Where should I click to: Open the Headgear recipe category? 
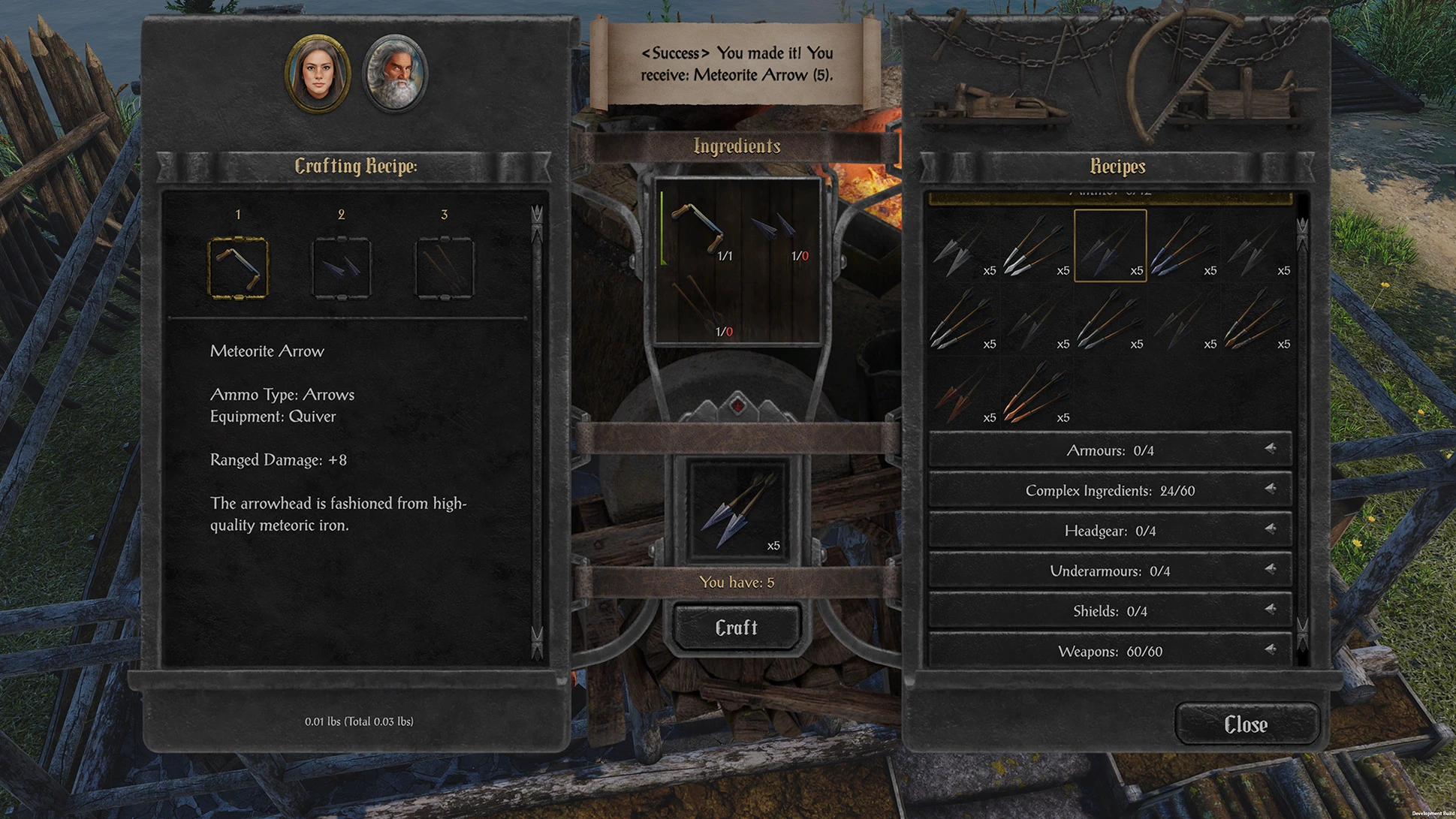1110,531
